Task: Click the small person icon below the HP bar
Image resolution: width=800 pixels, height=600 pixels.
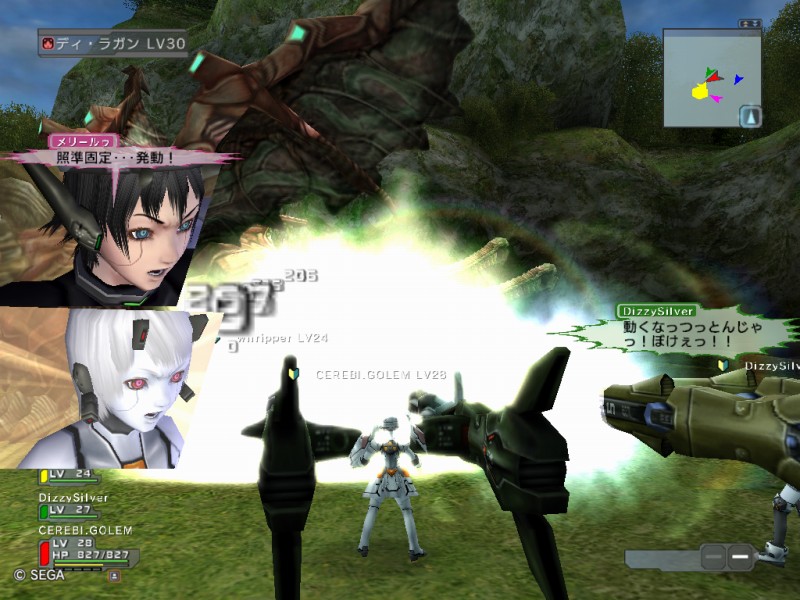Action: [x=114, y=575]
